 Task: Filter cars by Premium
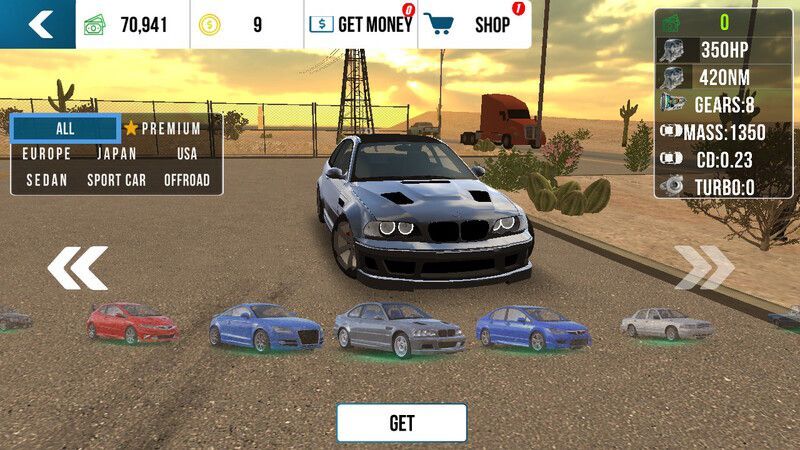pos(163,129)
